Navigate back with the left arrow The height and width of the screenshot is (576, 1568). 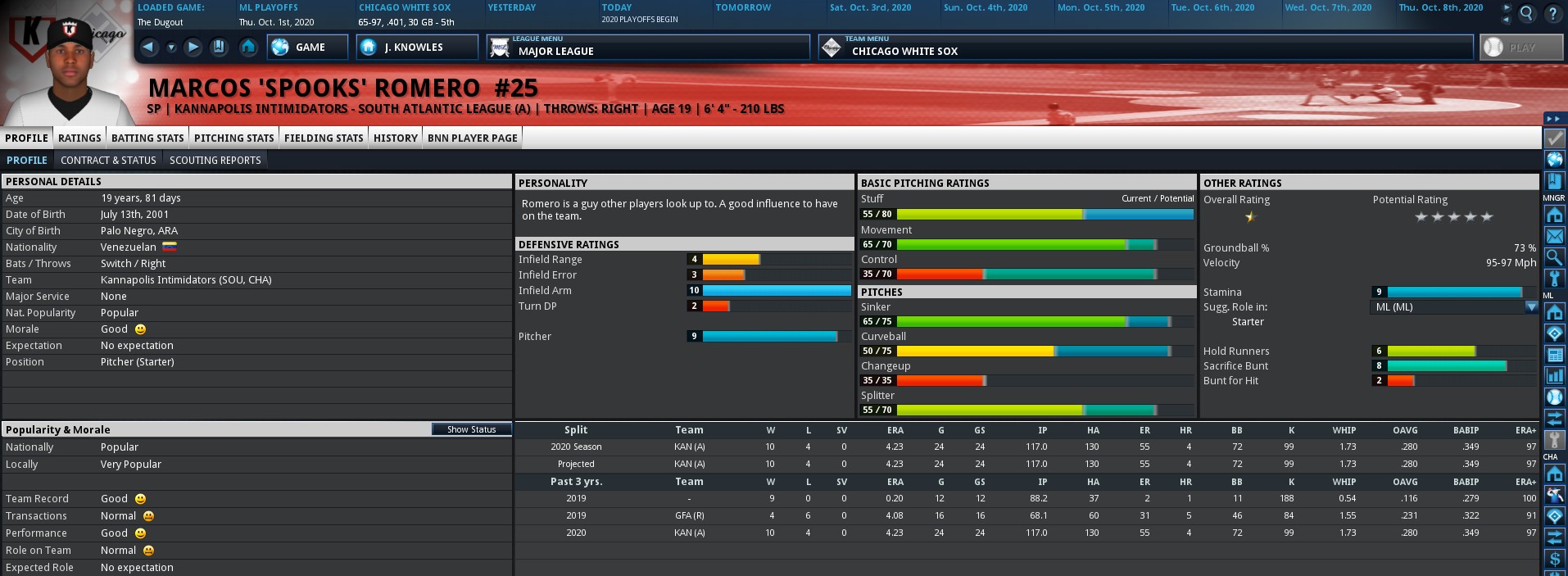click(x=148, y=48)
